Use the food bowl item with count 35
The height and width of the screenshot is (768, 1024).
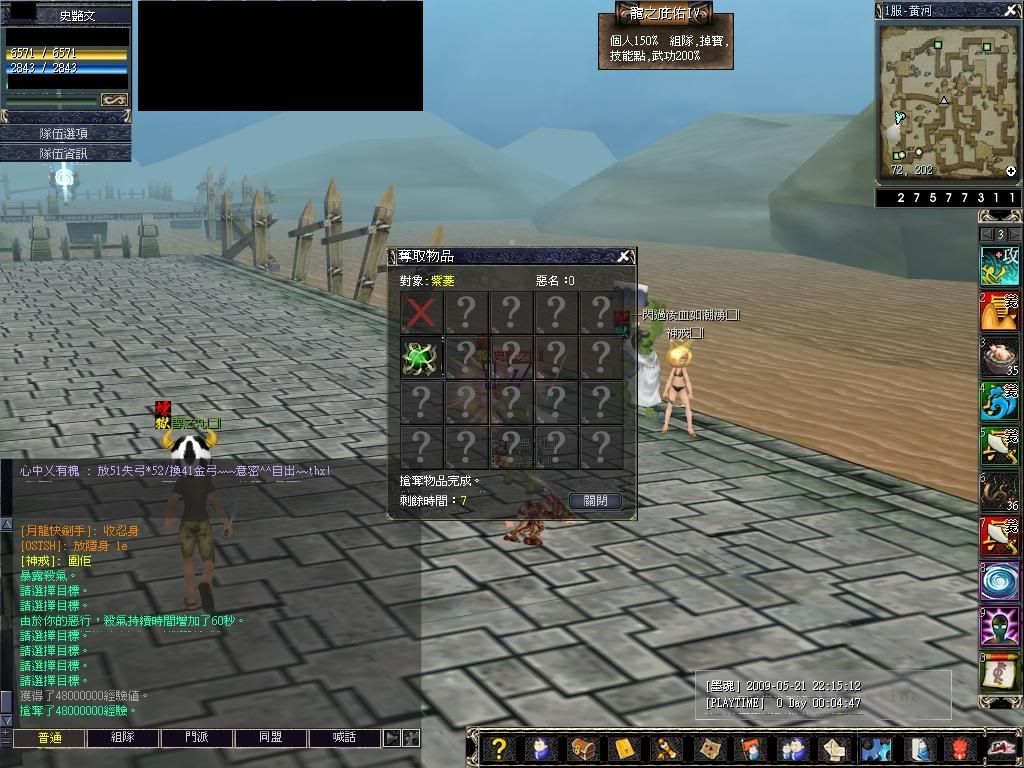999,355
